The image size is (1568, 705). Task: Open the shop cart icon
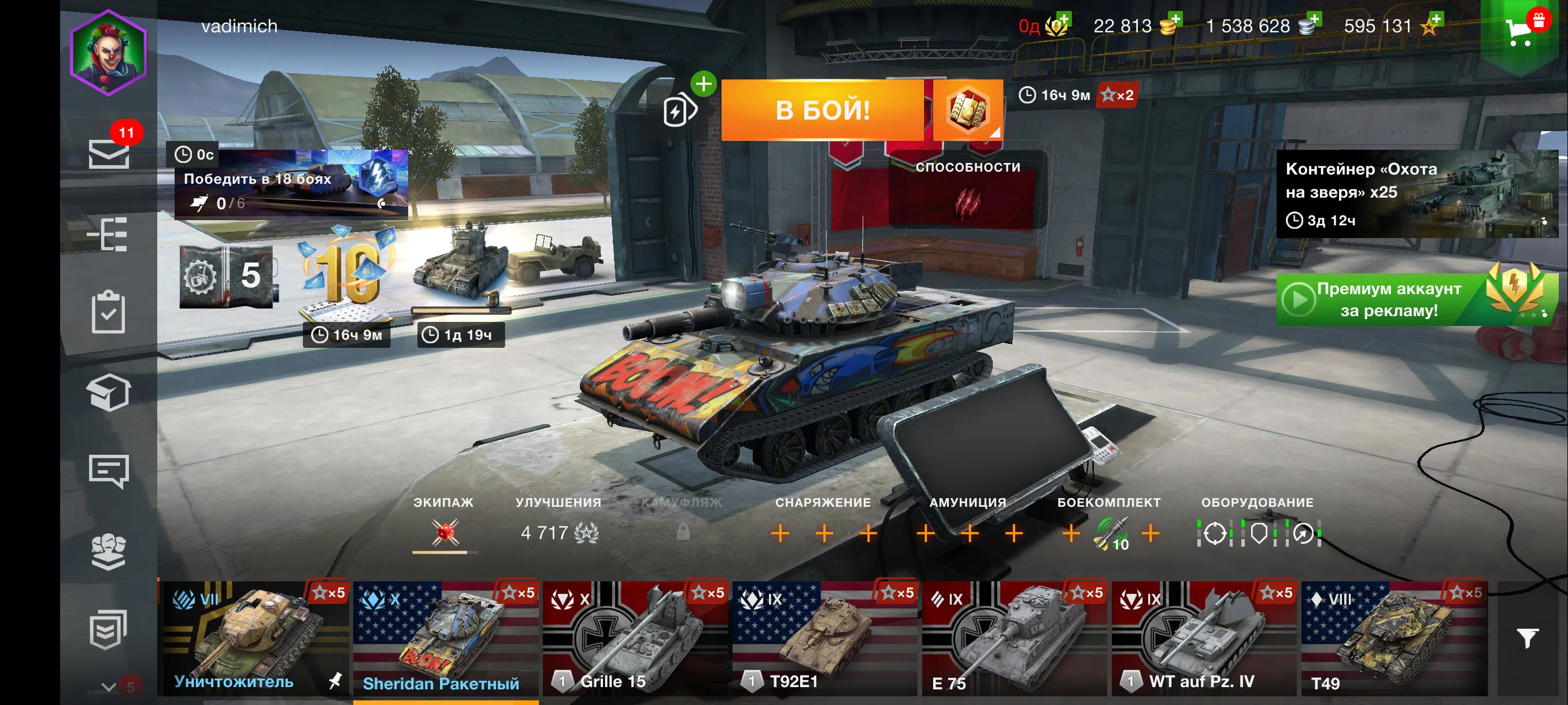[1520, 31]
